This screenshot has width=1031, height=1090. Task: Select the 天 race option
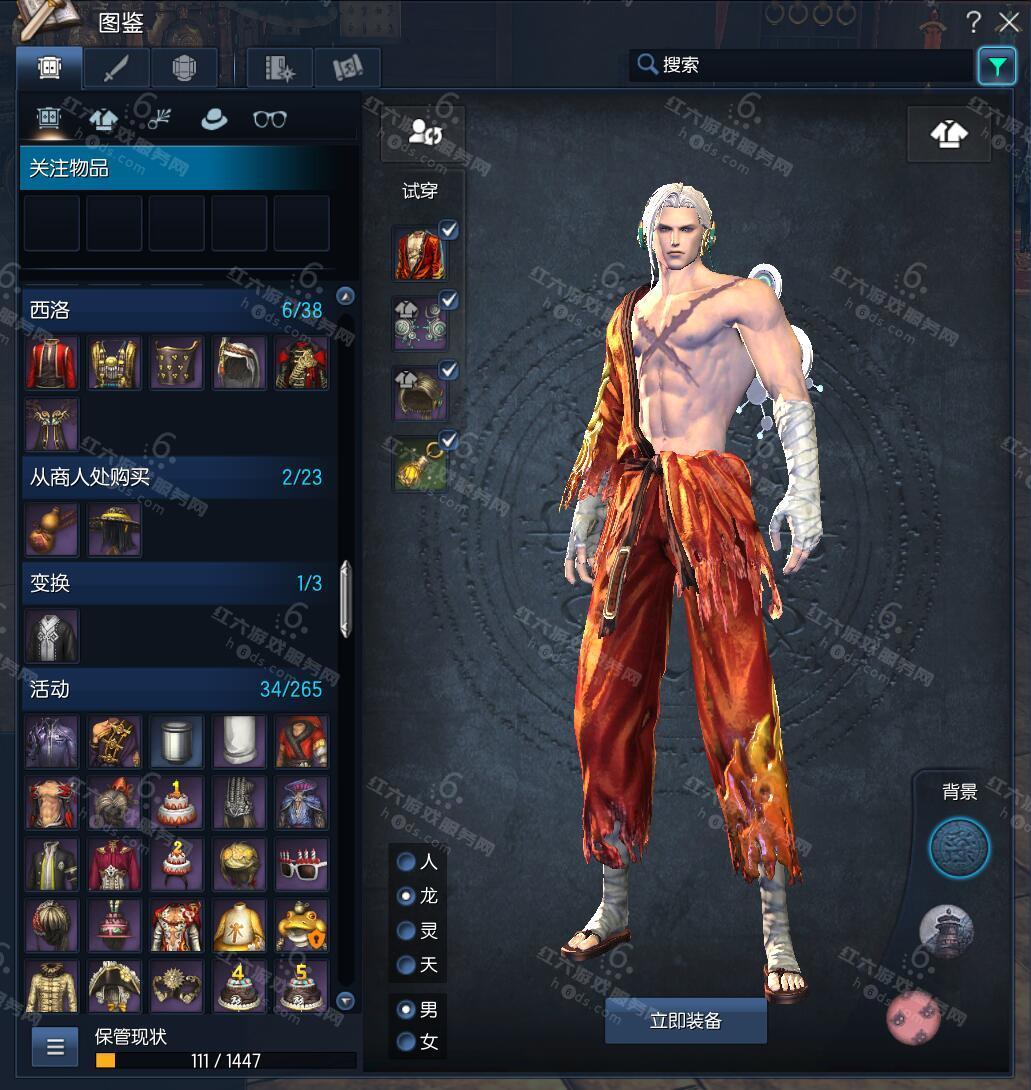pyautogui.click(x=407, y=965)
